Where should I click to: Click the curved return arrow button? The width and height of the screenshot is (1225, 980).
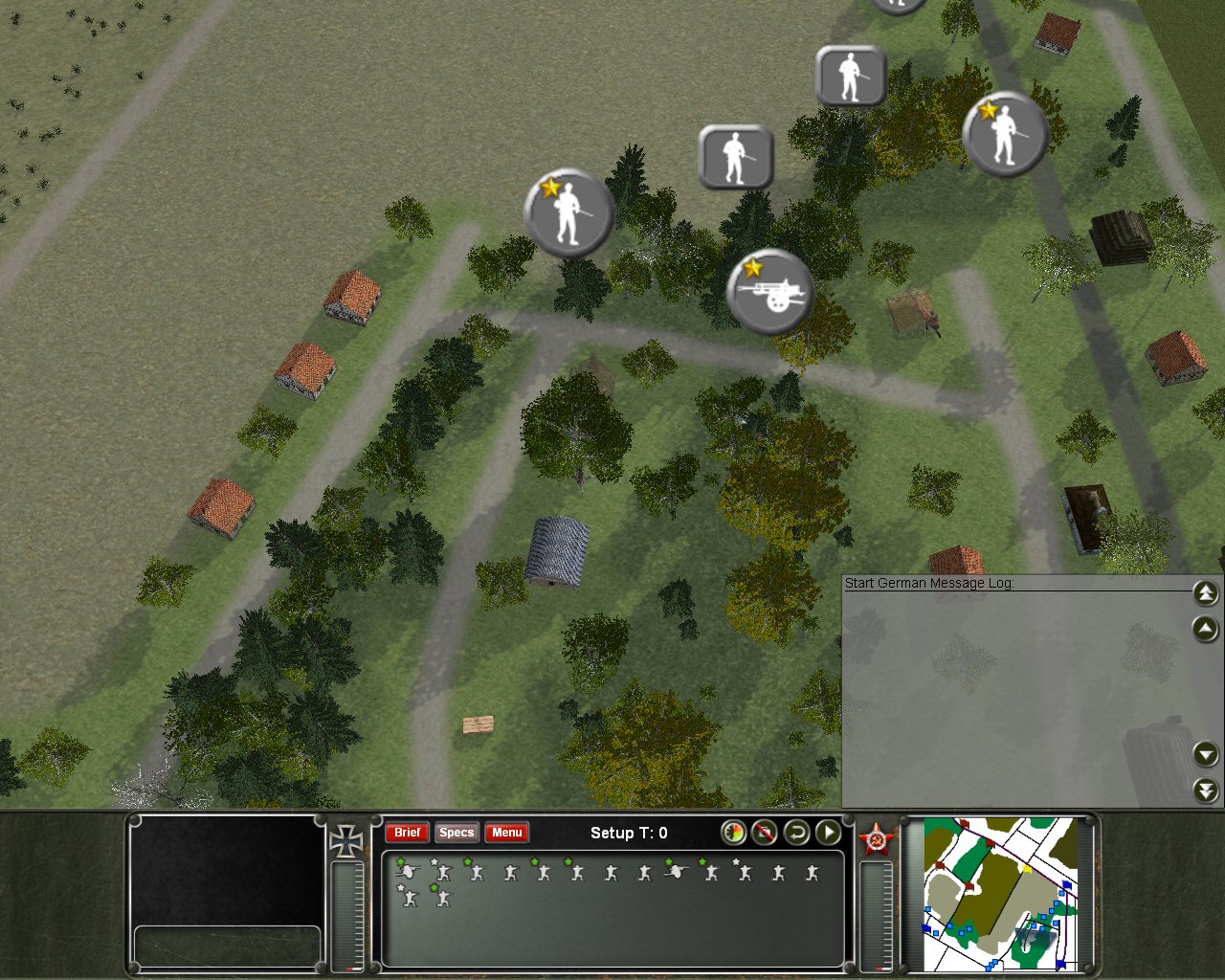pyautogui.click(x=796, y=833)
